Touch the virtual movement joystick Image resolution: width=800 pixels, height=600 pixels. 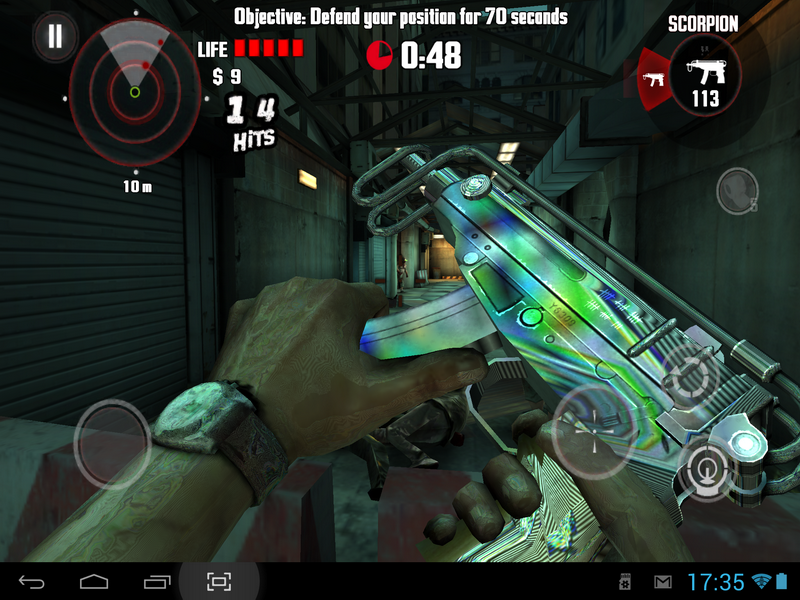[112, 443]
